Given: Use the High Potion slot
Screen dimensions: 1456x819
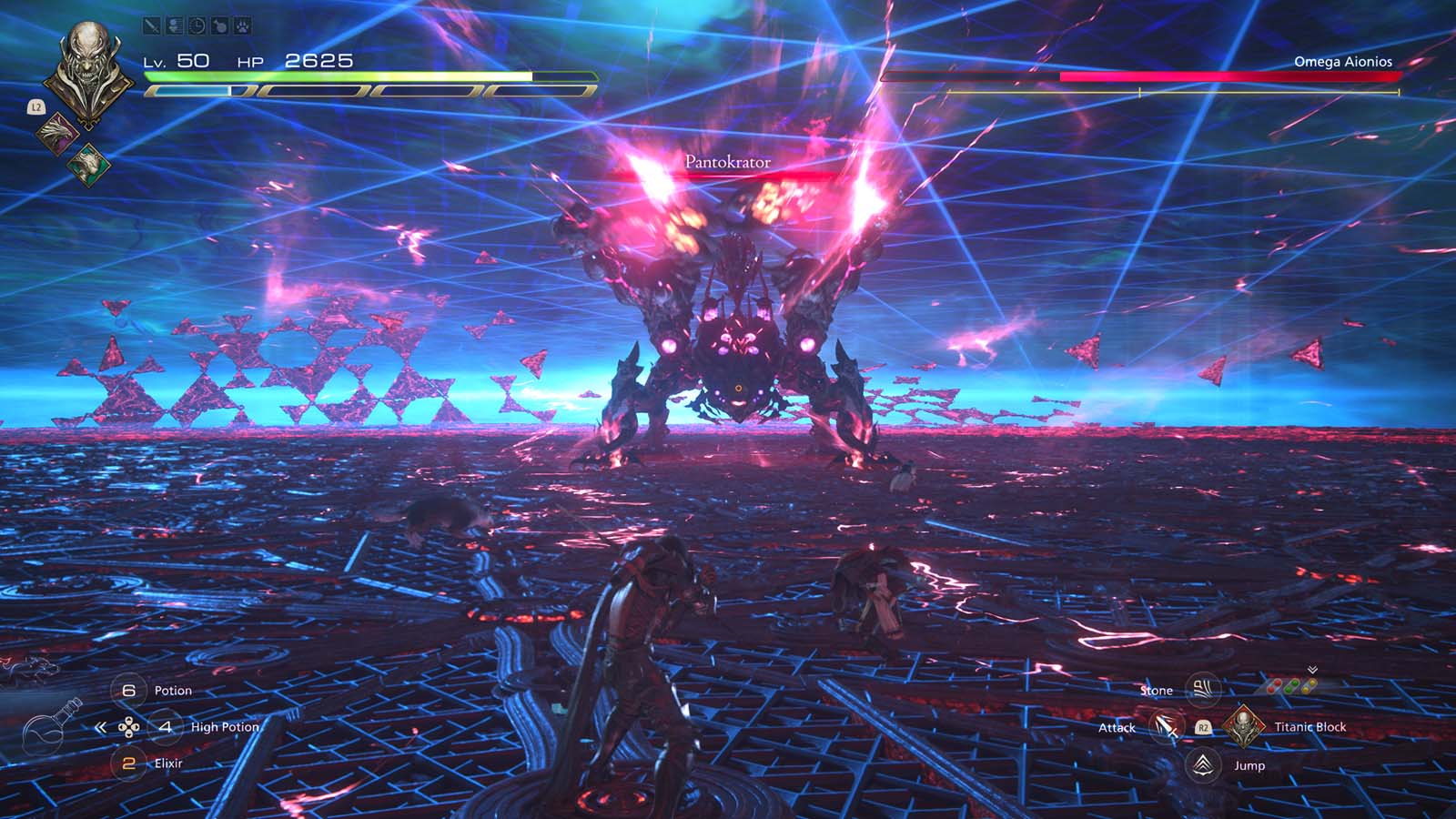Looking at the screenshot, I should click(x=165, y=727).
